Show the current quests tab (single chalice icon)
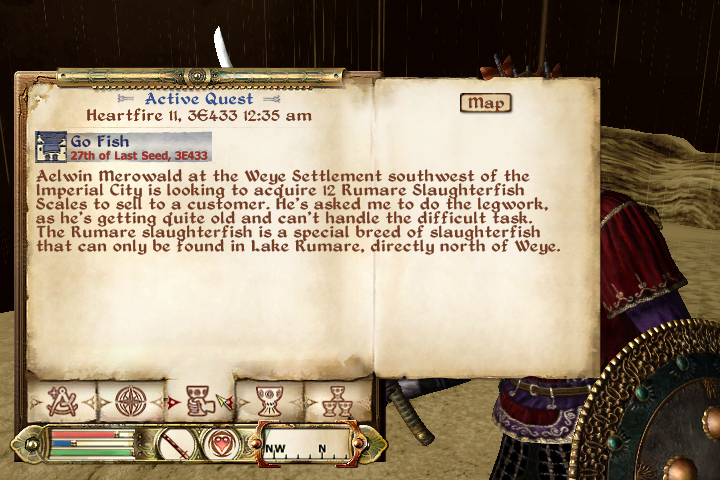 268,400
